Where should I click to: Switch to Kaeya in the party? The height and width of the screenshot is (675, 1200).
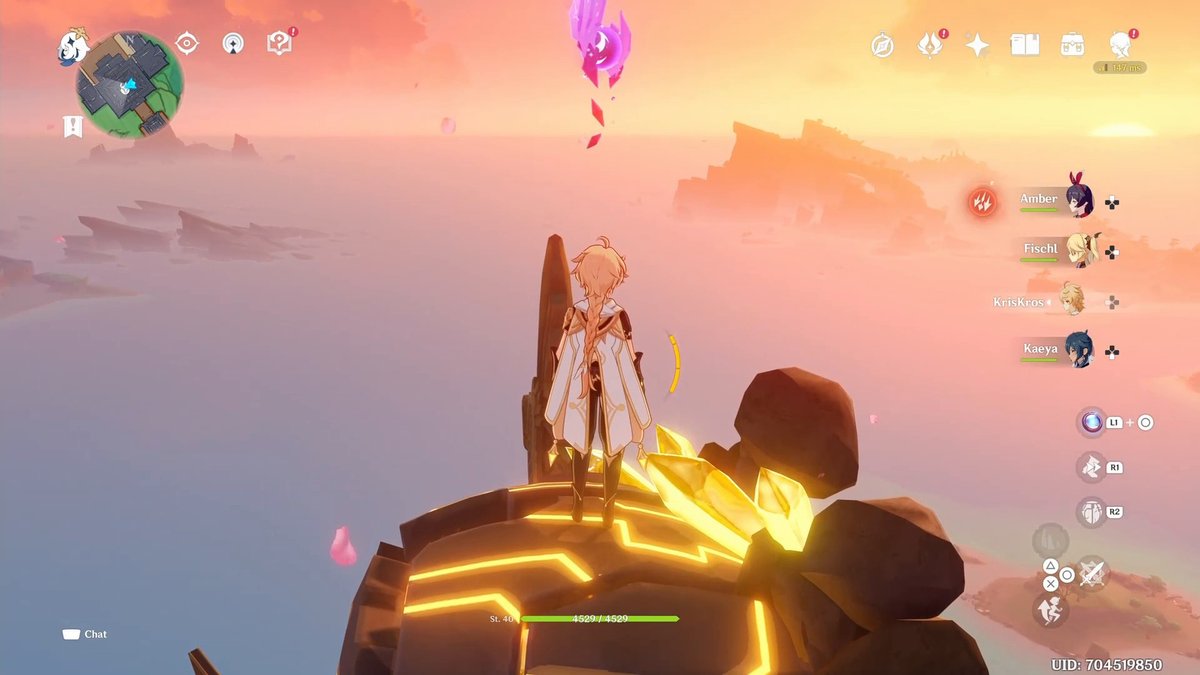(1078, 350)
